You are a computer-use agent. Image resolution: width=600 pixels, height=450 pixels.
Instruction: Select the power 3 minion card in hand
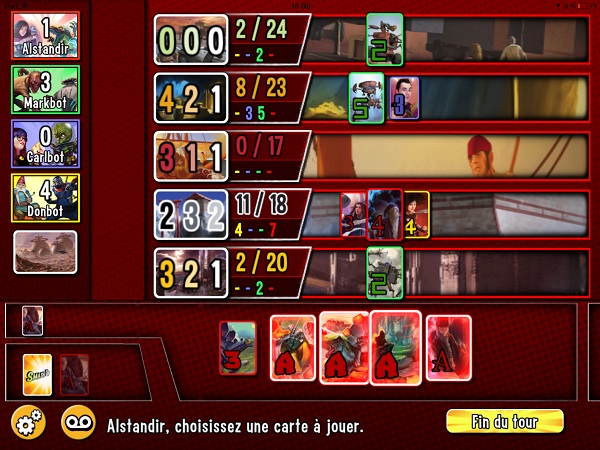237,348
